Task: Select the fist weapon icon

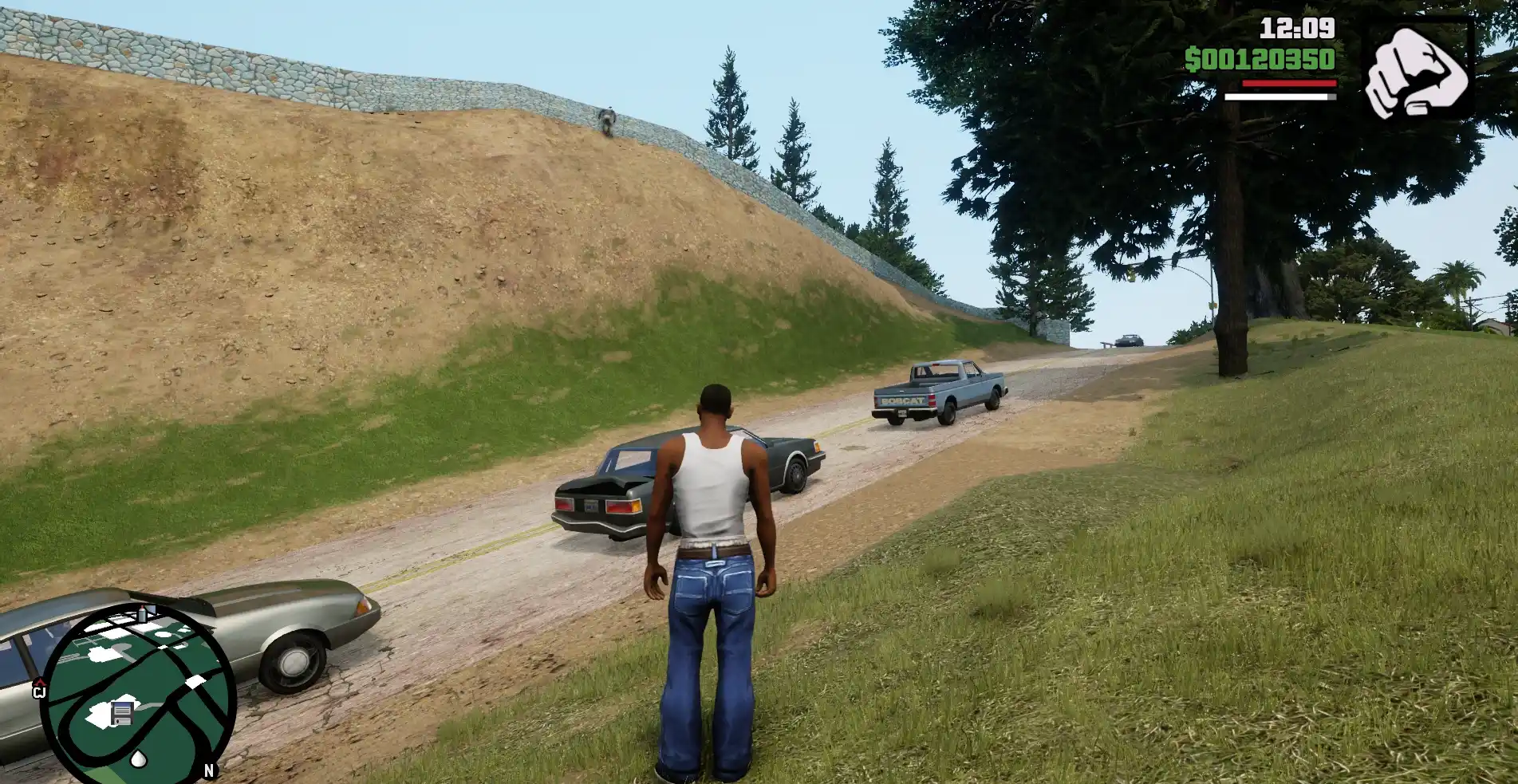Action: click(x=1417, y=71)
